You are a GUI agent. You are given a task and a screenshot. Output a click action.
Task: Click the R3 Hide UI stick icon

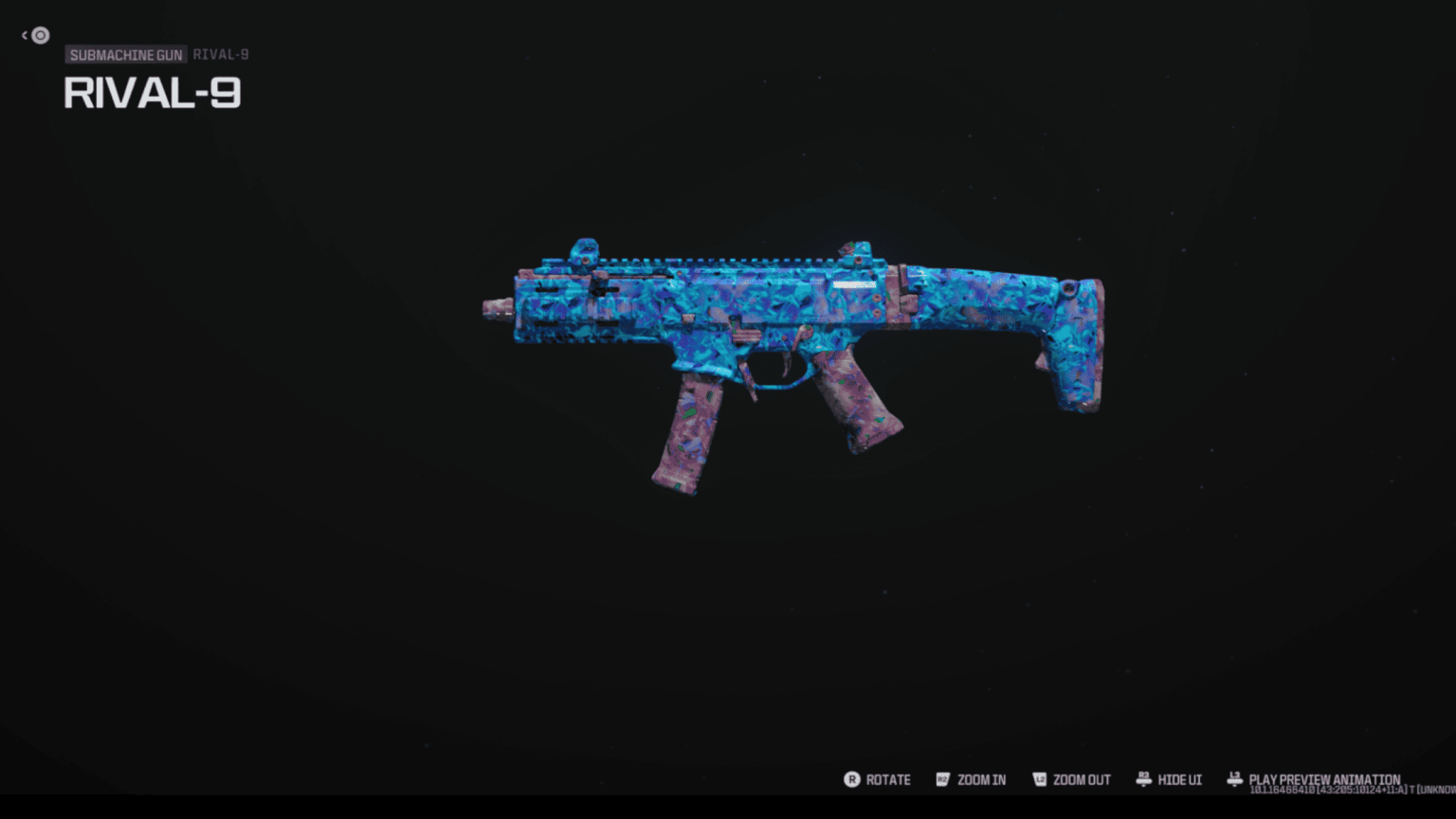(x=1142, y=779)
